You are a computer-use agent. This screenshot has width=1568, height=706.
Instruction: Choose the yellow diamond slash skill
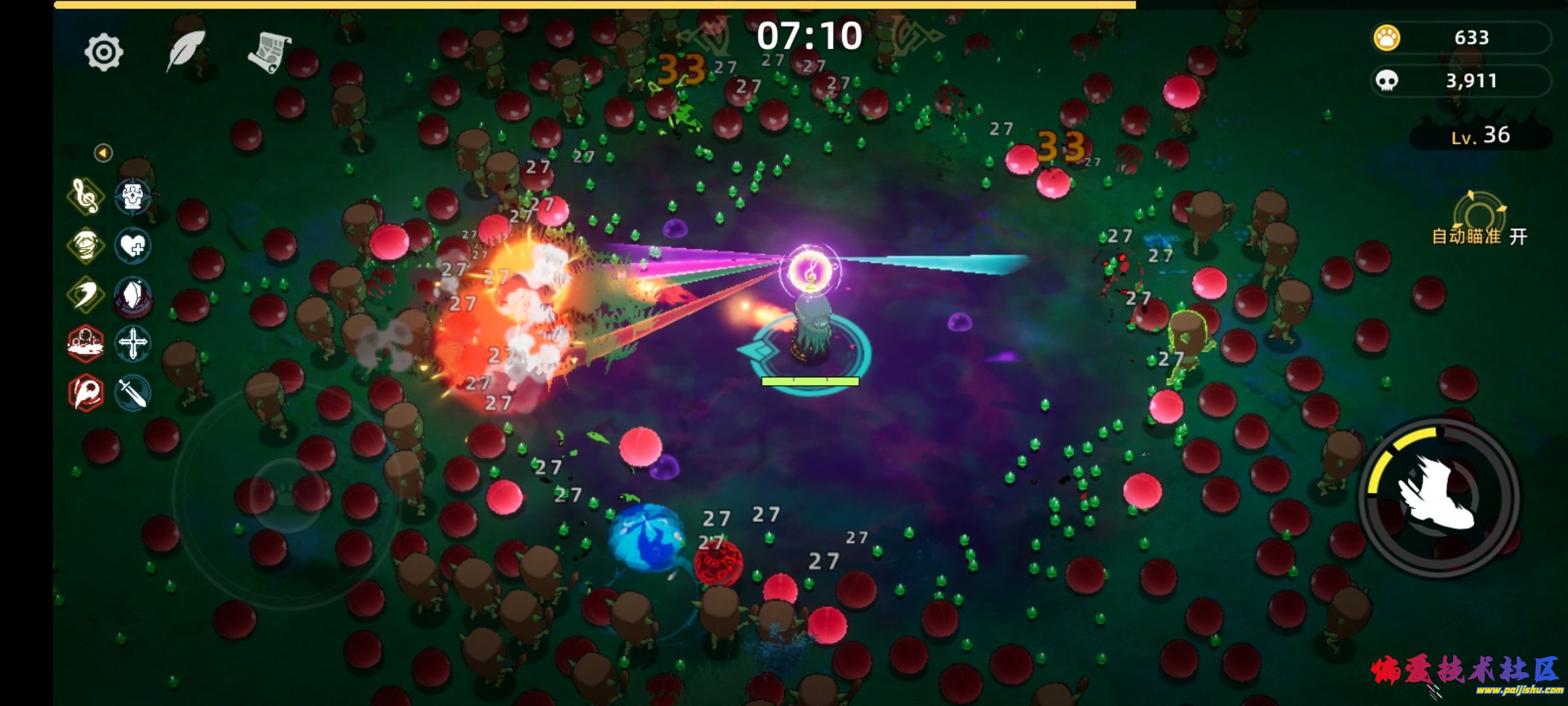(86, 295)
